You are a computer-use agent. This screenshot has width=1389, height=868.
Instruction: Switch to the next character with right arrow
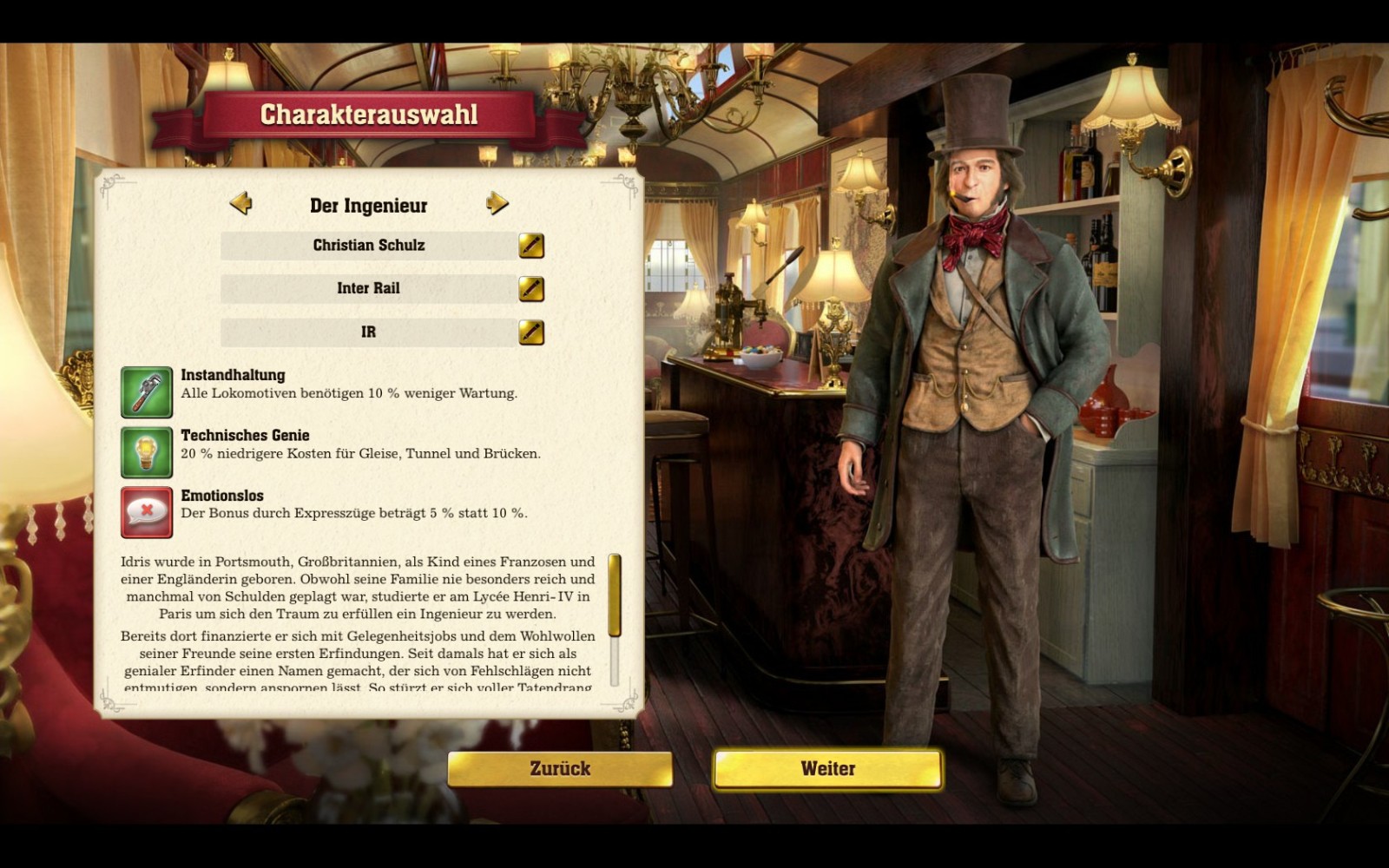[497, 204]
